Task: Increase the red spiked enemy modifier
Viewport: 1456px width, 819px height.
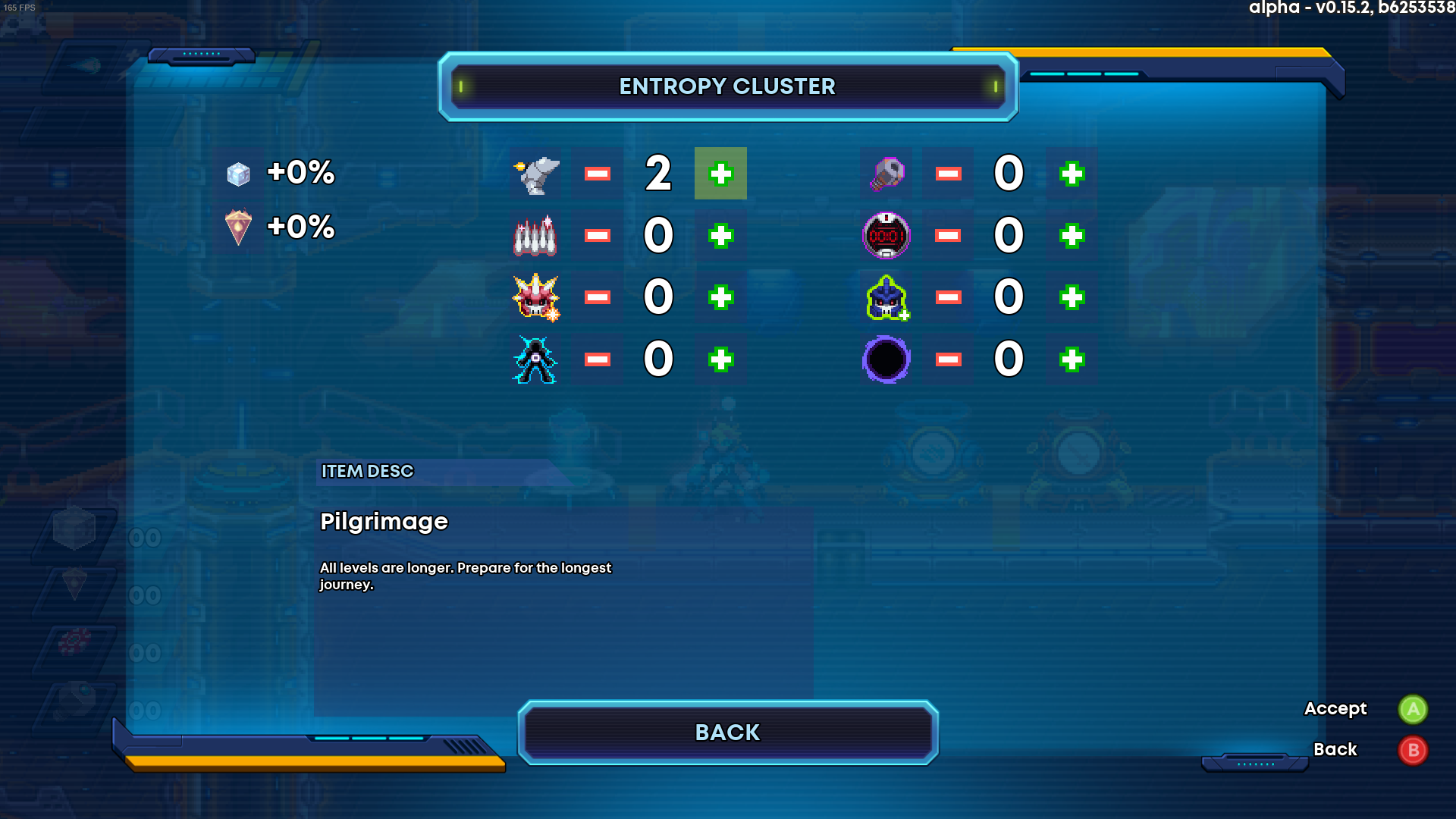Action: (x=720, y=297)
